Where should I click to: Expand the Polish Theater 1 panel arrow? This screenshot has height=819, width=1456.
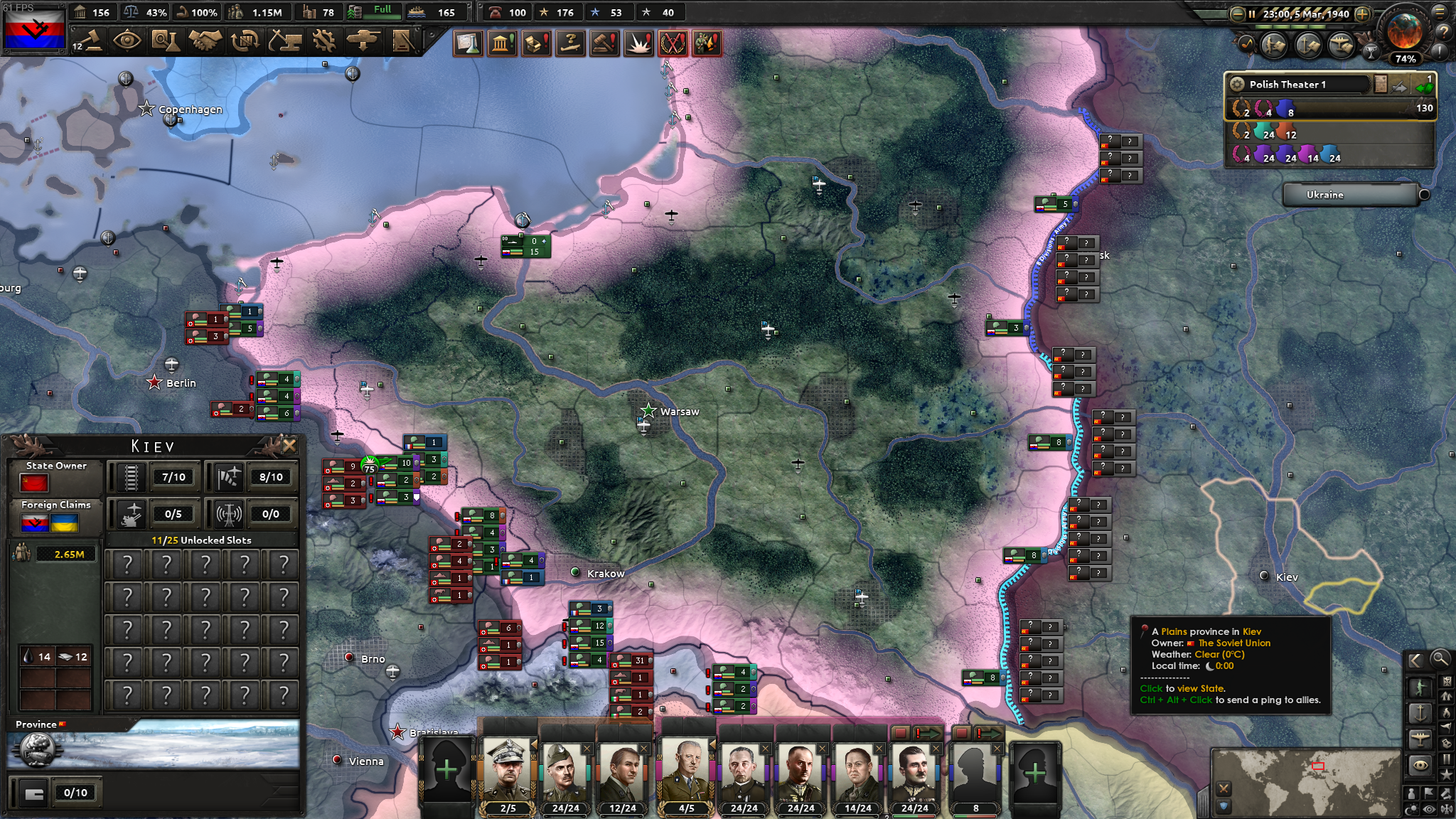[x=1424, y=87]
